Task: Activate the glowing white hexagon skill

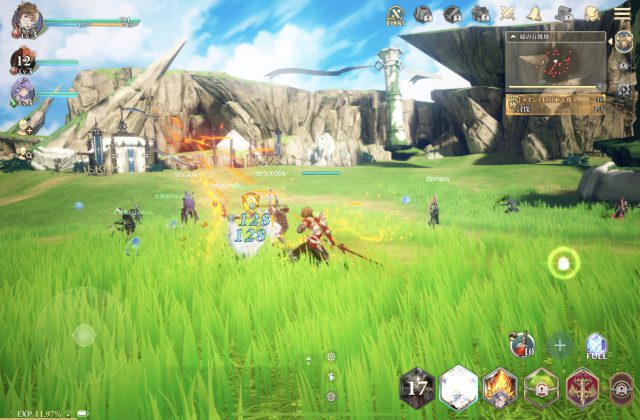Action: (x=458, y=386)
